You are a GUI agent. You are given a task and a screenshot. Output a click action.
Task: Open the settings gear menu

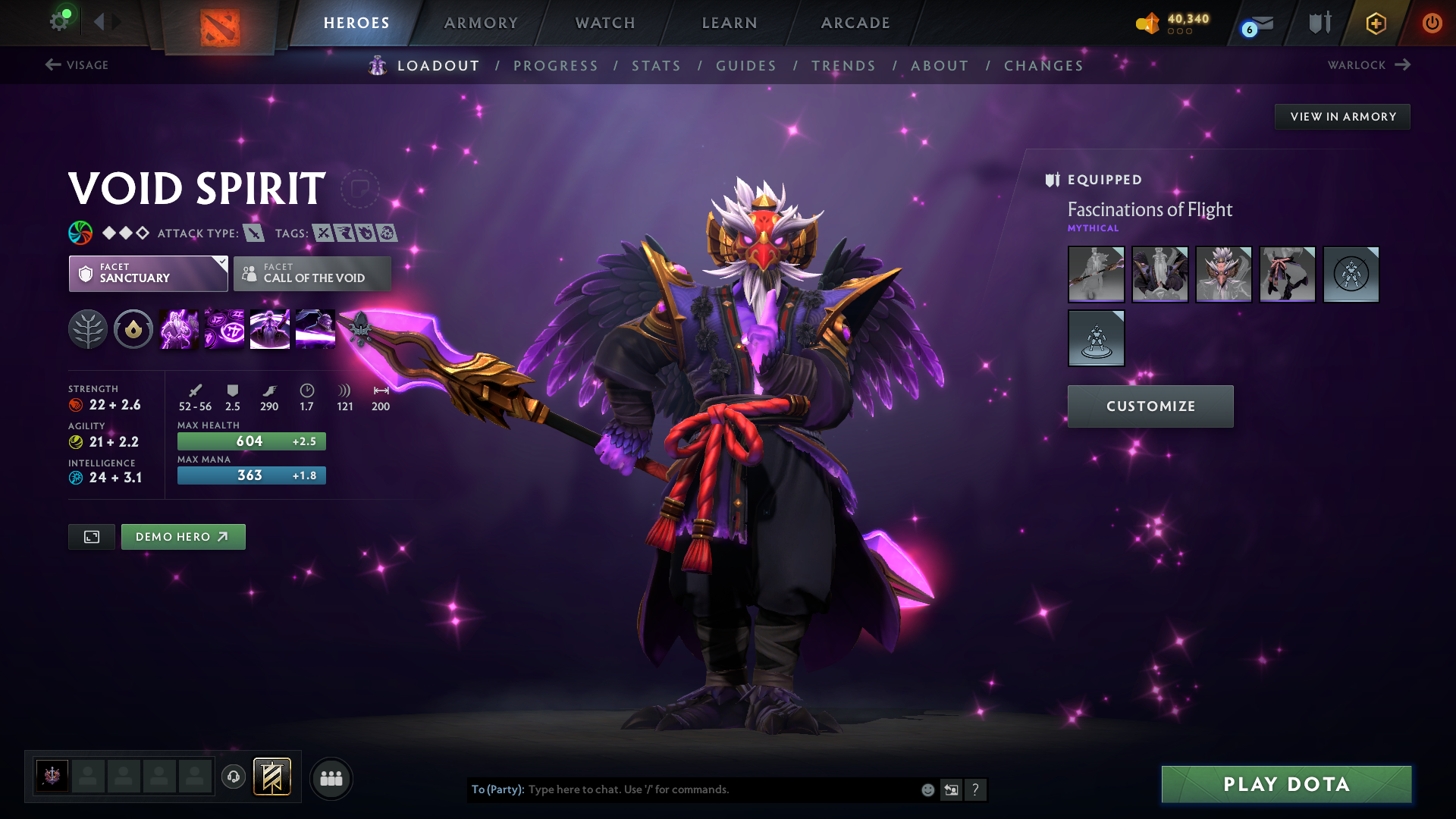[x=58, y=21]
